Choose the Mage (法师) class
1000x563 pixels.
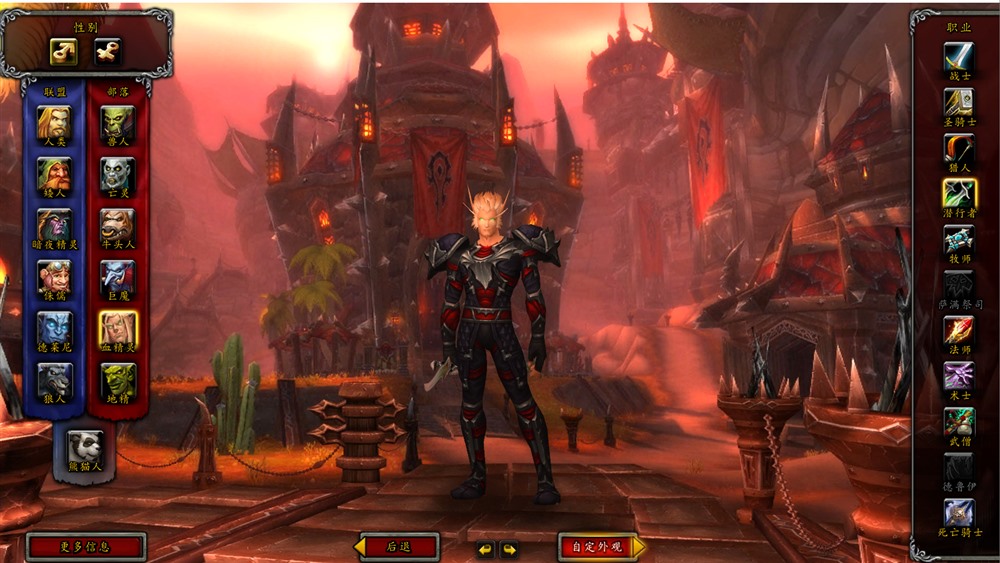(x=959, y=331)
